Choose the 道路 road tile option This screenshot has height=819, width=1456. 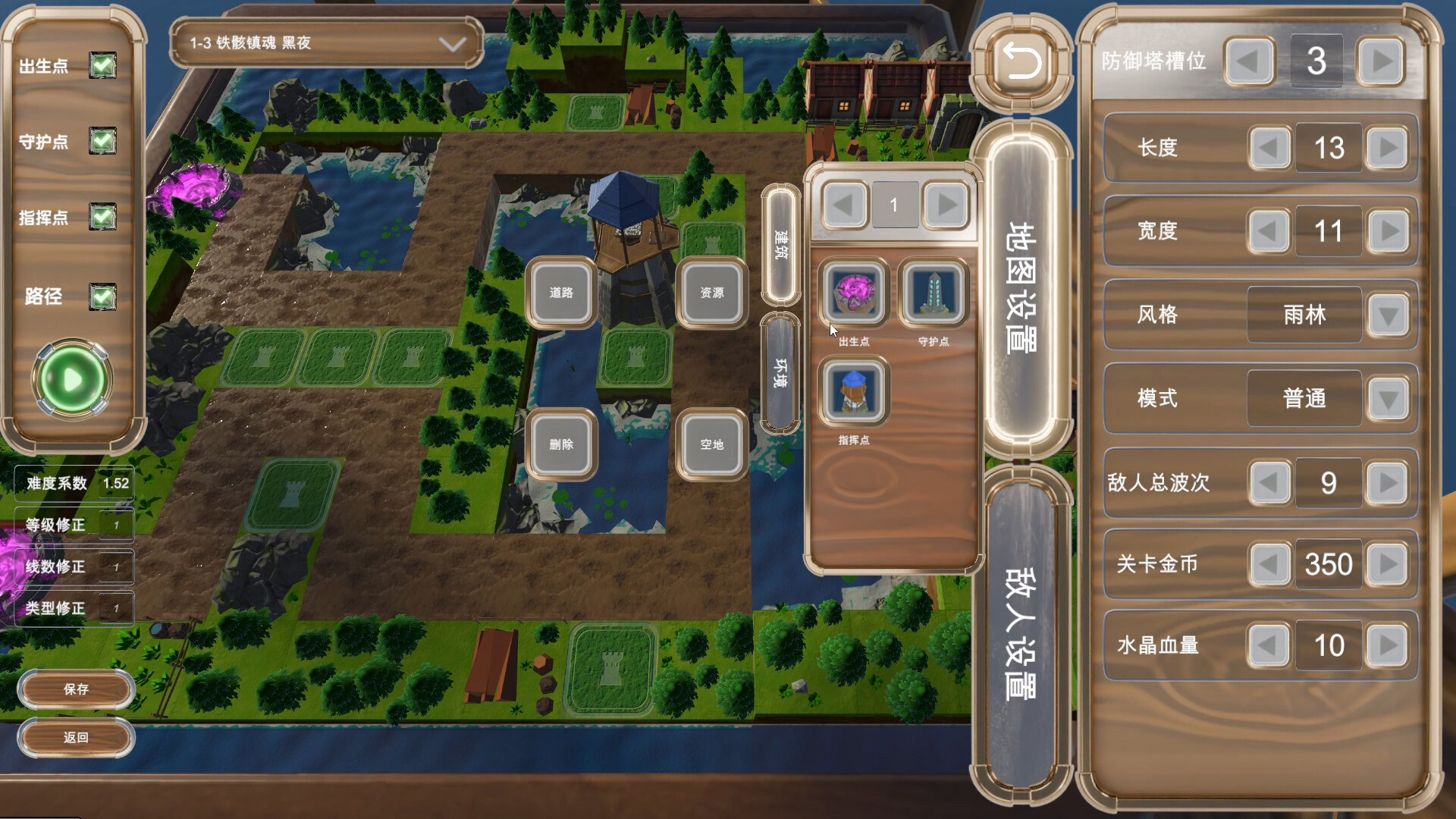point(561,293)
